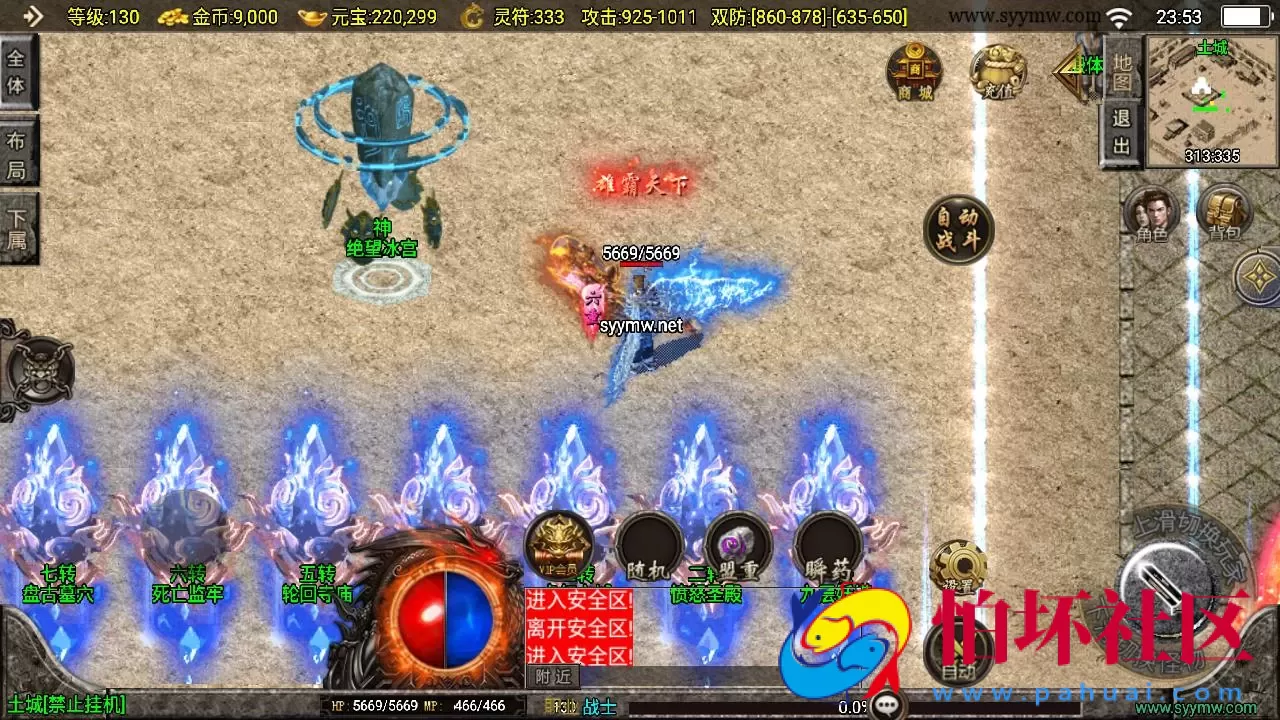1280x720 pixels.
Task: Open the 地图 map button
Action: click(x=1122, y=70)
